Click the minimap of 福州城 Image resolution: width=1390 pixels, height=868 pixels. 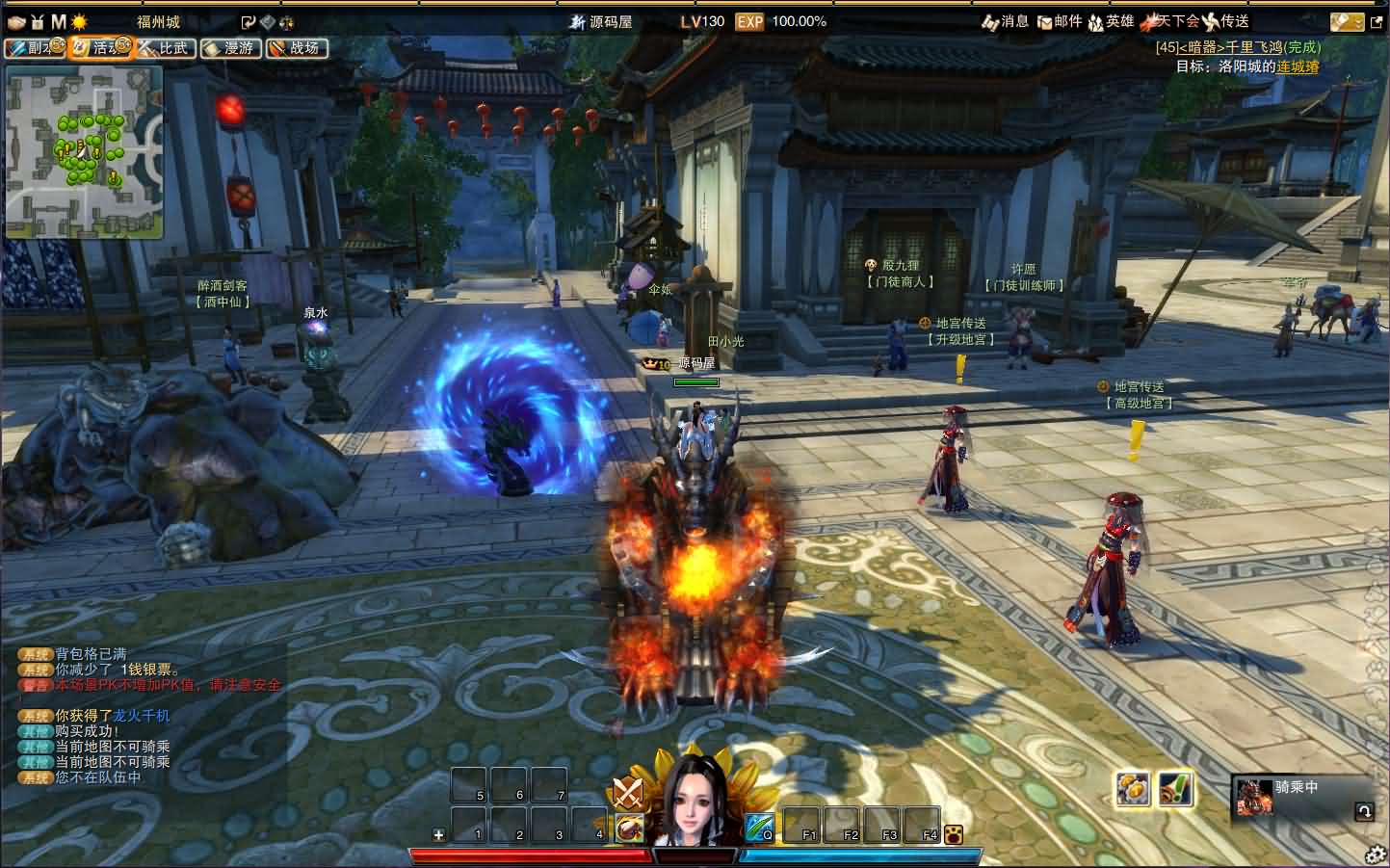[x=84, y=151]
